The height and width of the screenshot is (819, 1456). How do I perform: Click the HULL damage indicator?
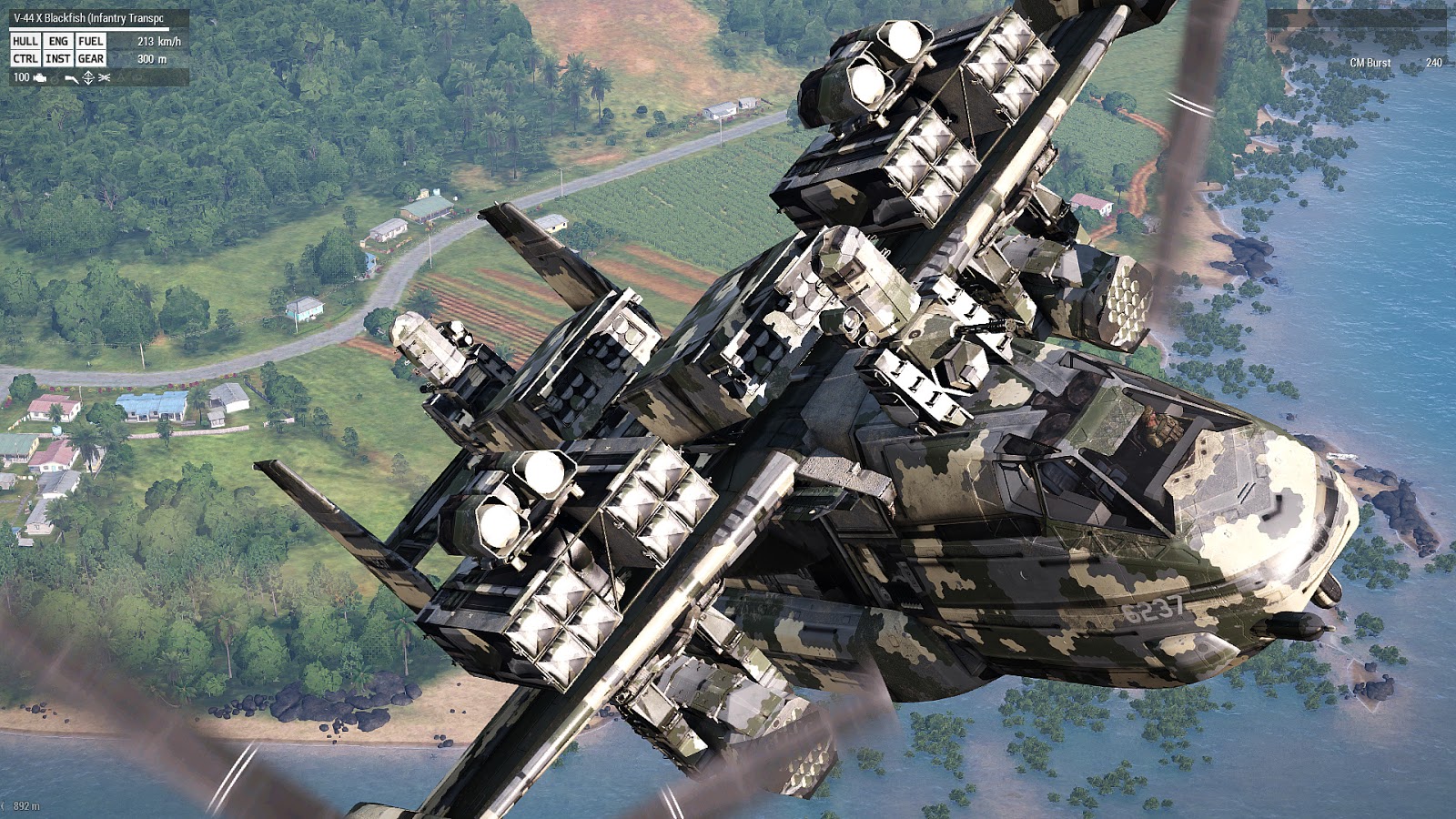(x=25, y=42)
